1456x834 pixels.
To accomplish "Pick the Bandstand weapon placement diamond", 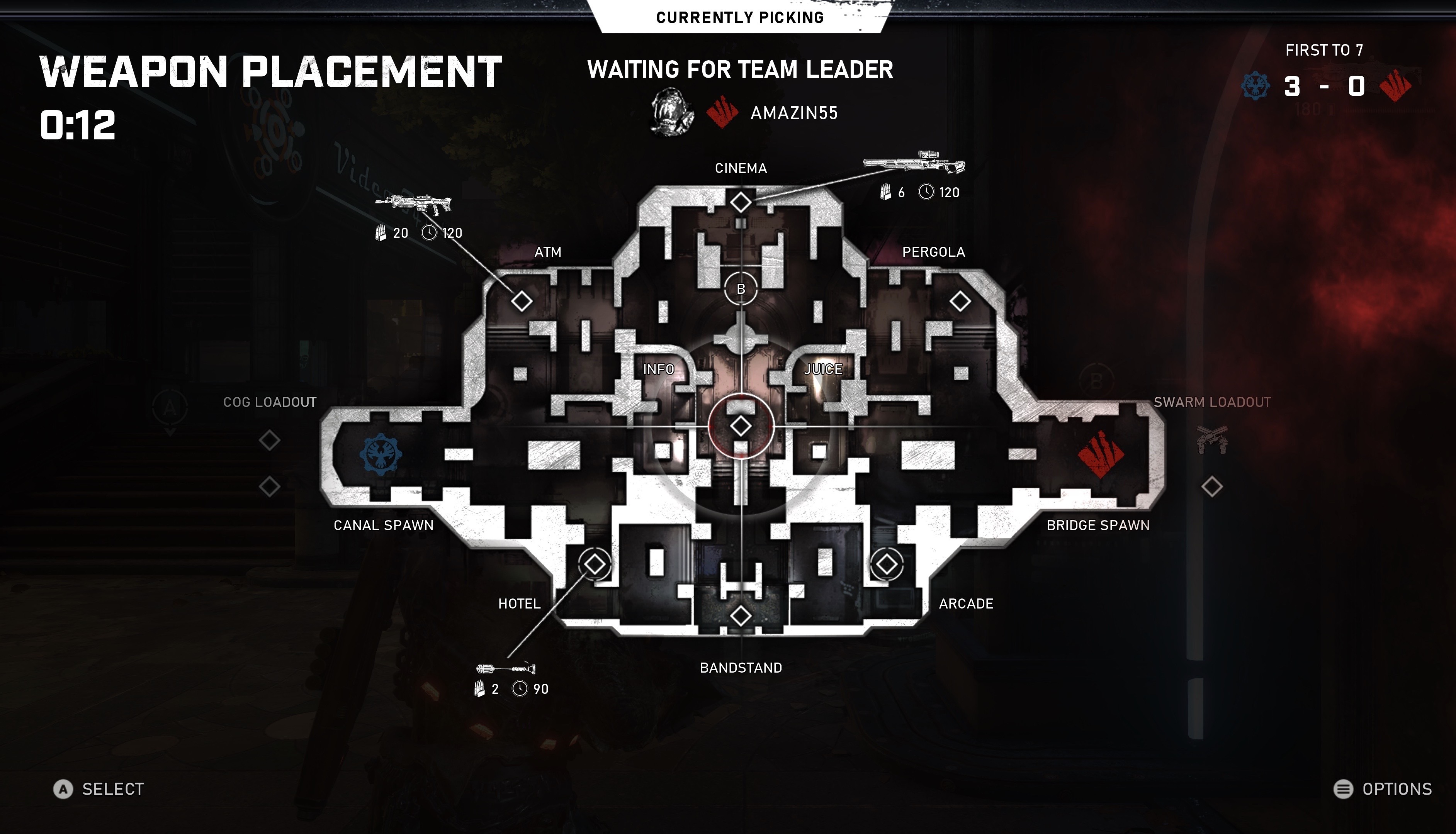I will (x=740, y=616).
